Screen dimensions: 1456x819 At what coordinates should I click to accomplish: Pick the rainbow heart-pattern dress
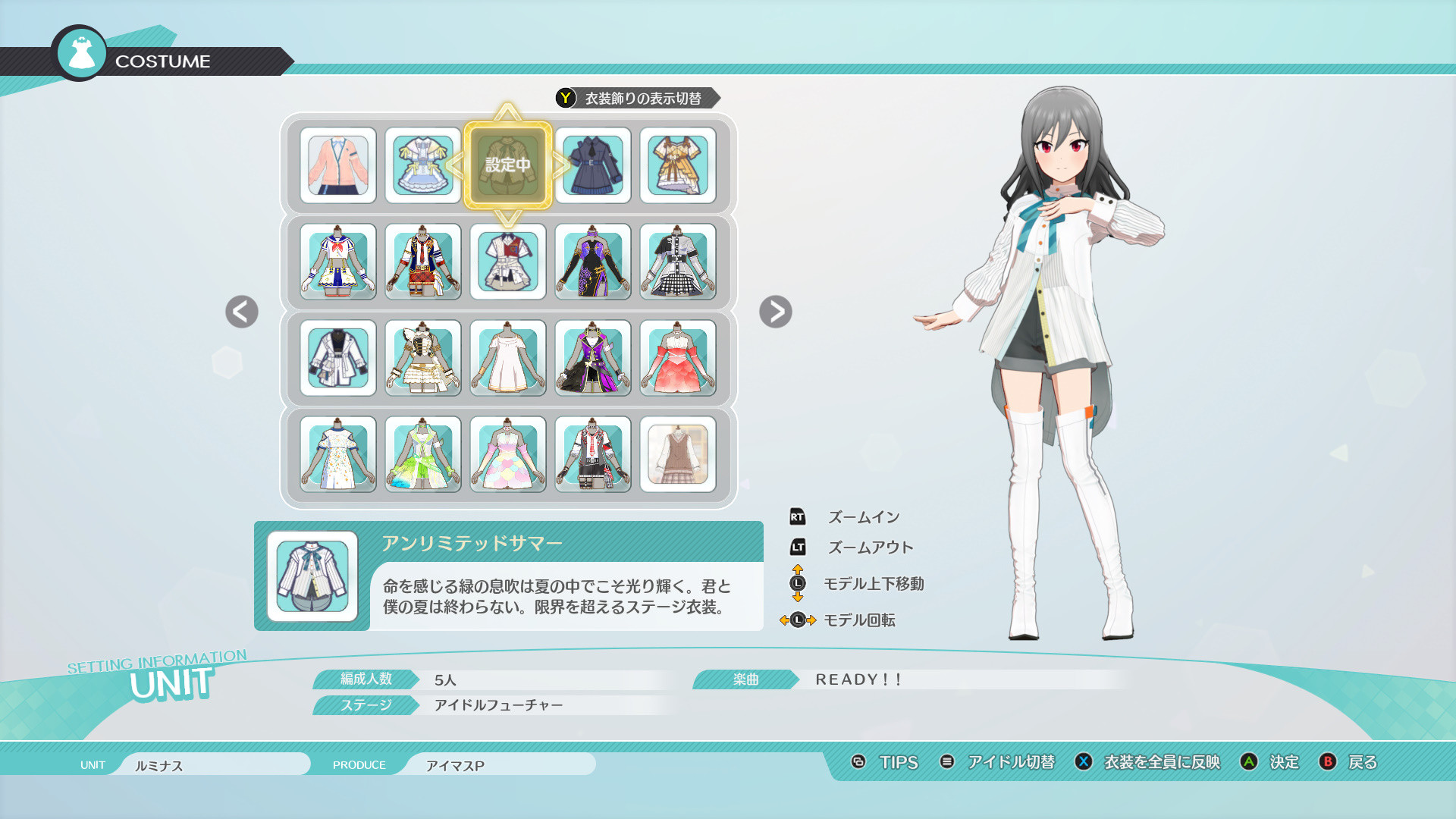(508, 455)
